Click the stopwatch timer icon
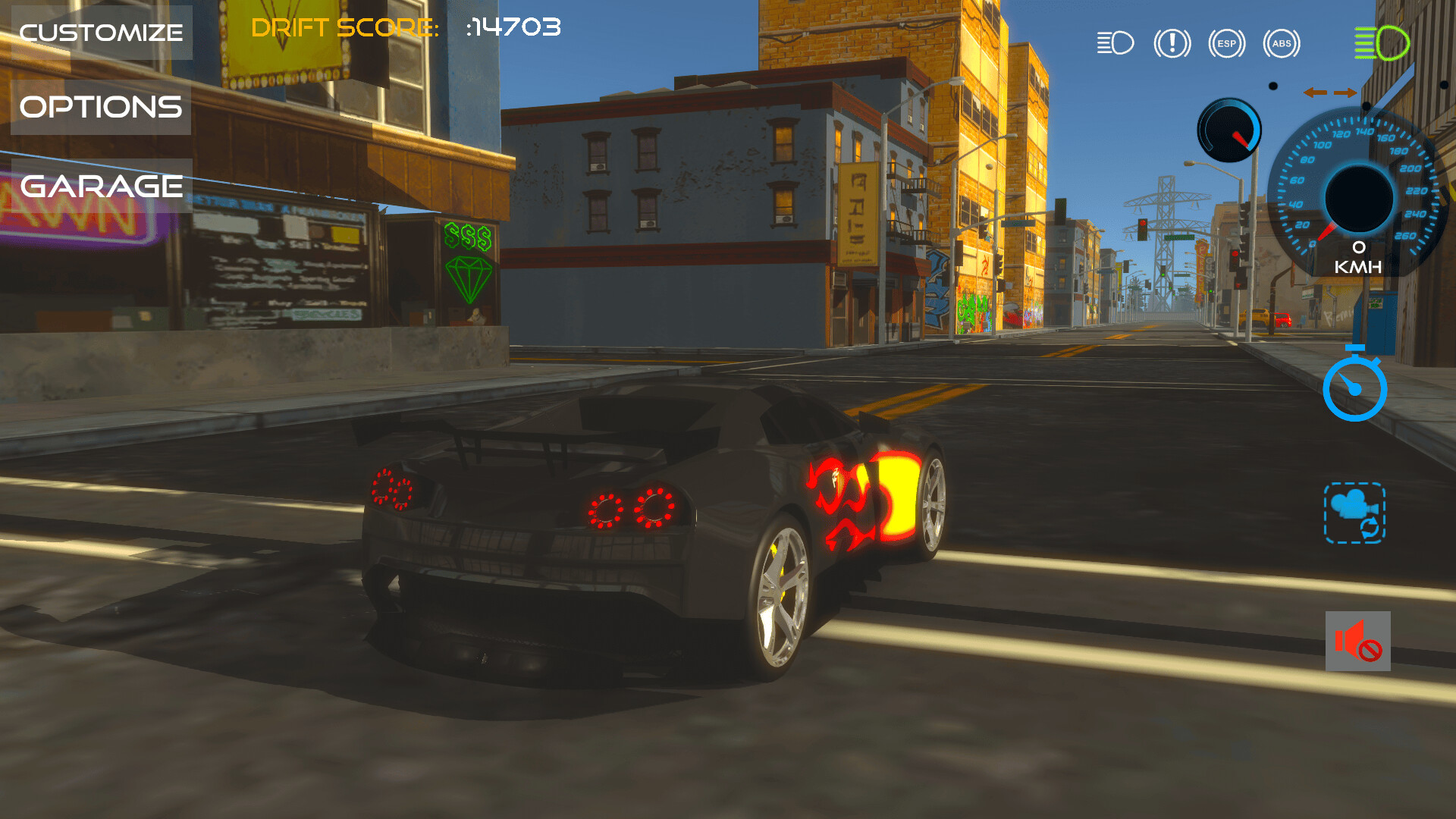 click(1355, 384)
